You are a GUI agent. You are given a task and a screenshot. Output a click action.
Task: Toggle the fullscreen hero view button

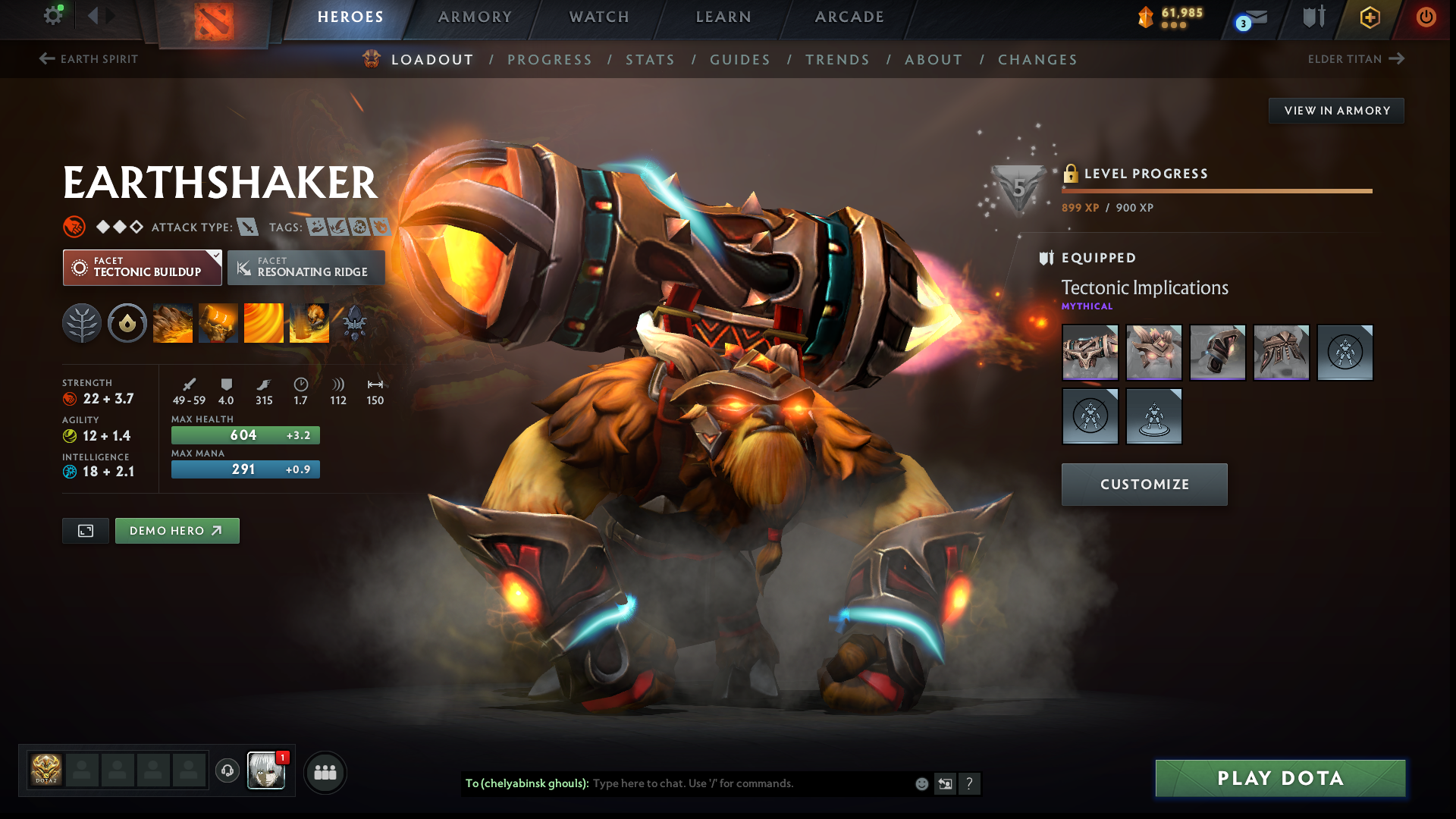pos(86,531)
